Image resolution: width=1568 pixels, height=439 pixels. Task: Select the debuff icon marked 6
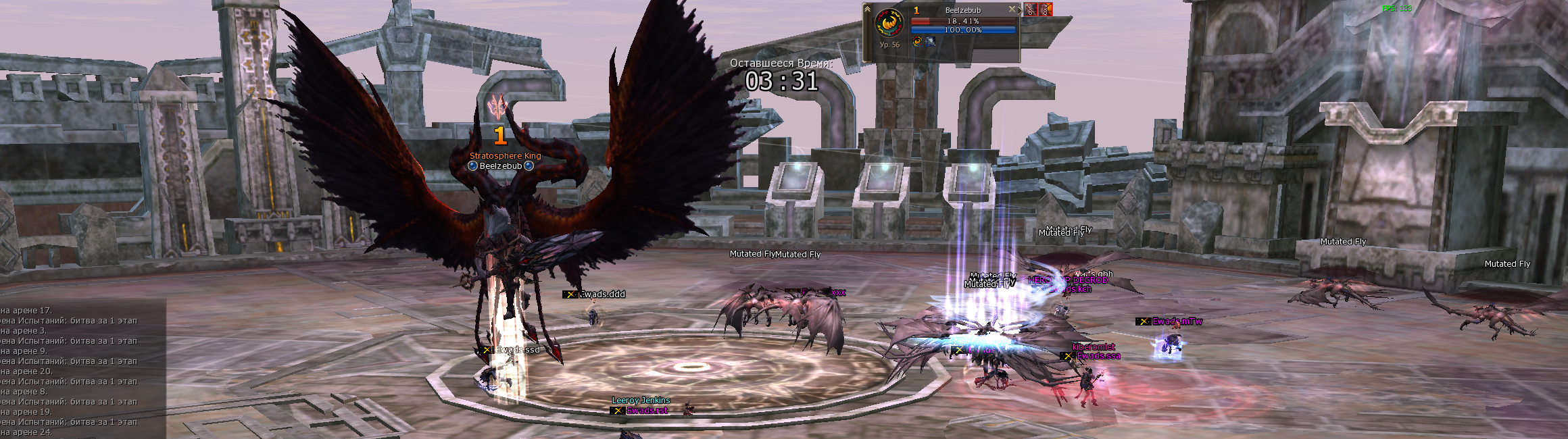[1030, 9]
